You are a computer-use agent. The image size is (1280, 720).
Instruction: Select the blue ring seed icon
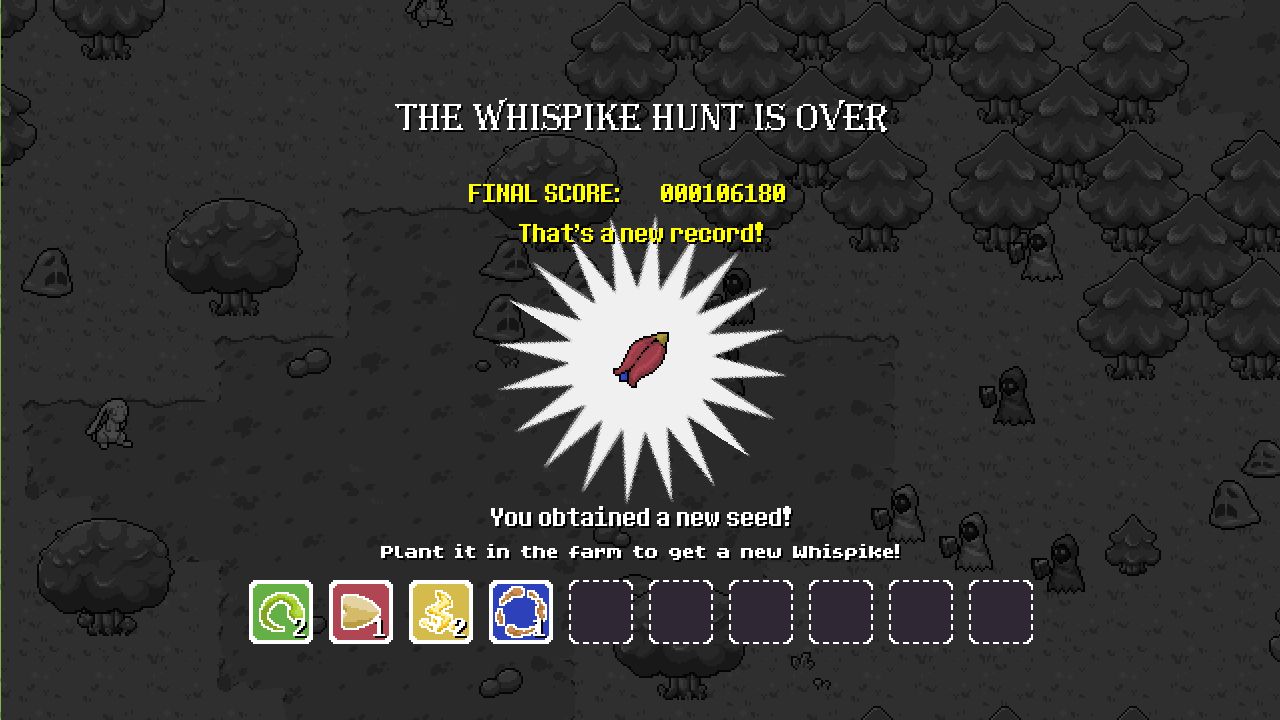pos(520,611)
